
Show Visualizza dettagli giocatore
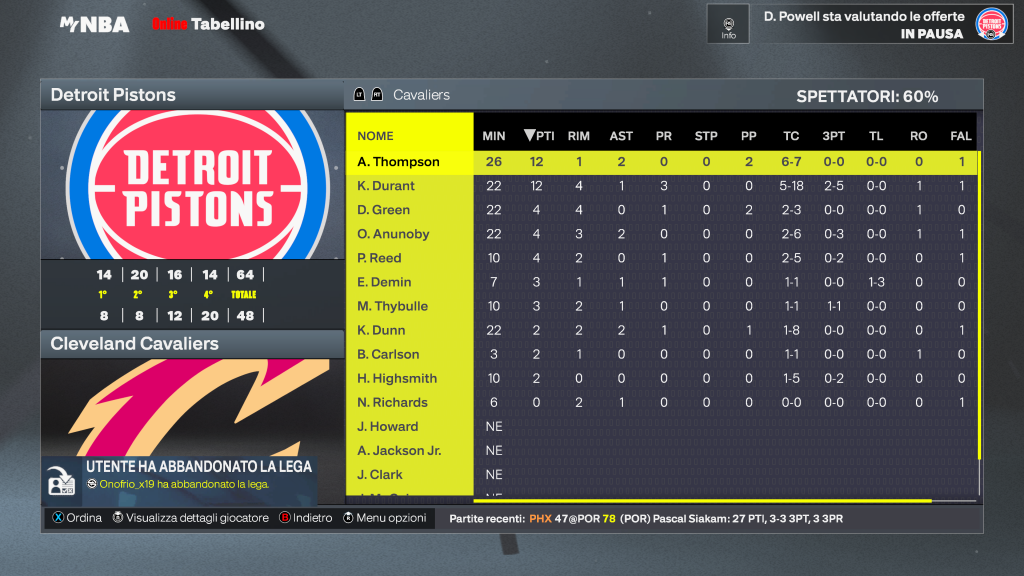pos(190,518)
